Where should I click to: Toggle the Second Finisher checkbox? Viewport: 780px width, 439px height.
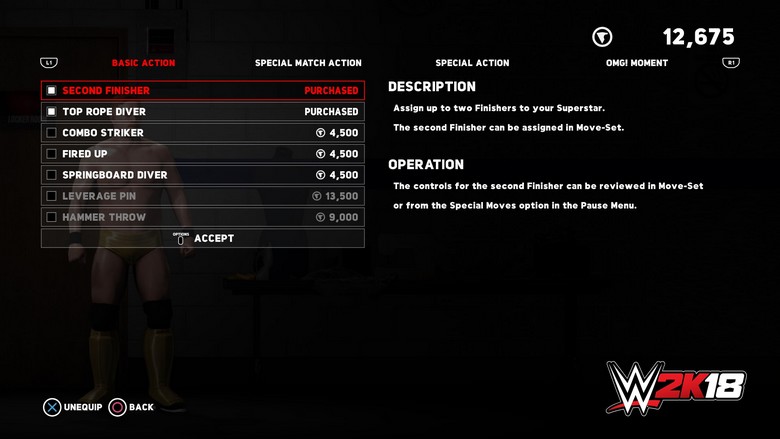(52, 91)
